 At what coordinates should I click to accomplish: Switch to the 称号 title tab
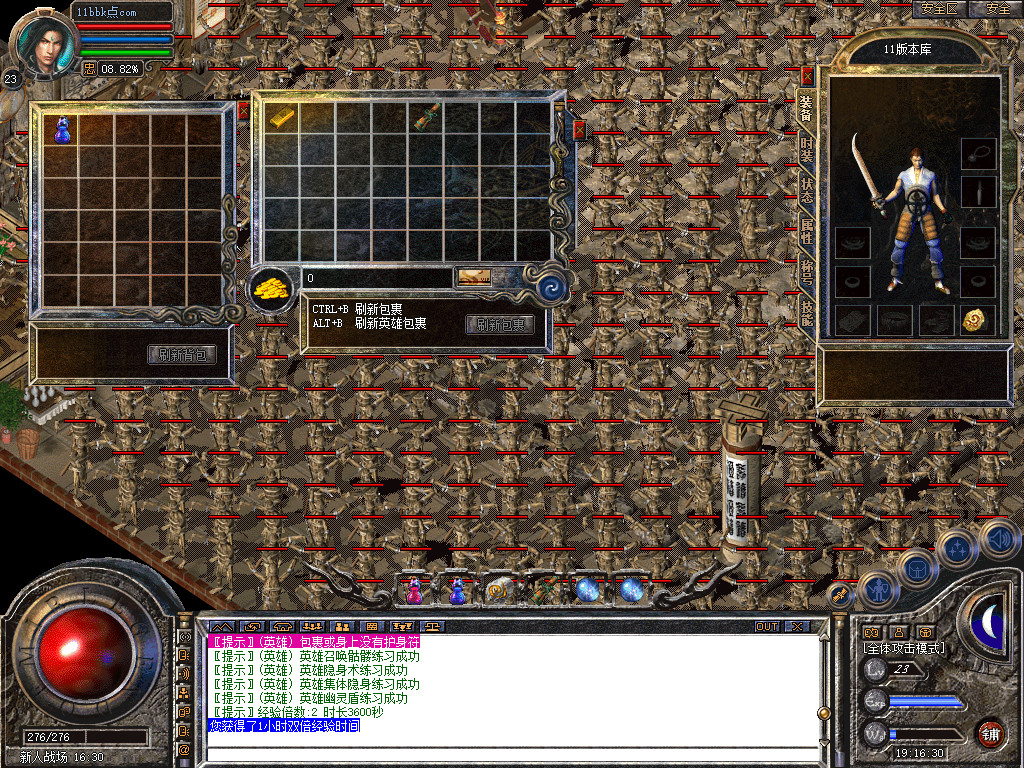(x=807, y=274)
